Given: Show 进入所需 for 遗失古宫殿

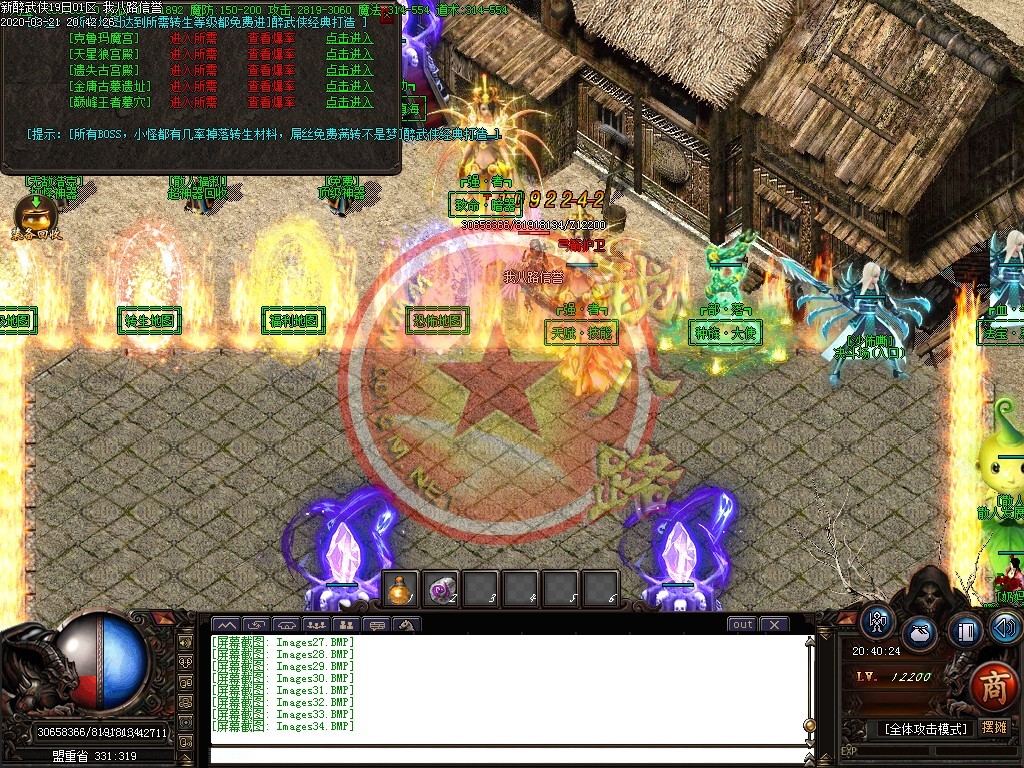Looking at the screenshot, I should point(193,71).
